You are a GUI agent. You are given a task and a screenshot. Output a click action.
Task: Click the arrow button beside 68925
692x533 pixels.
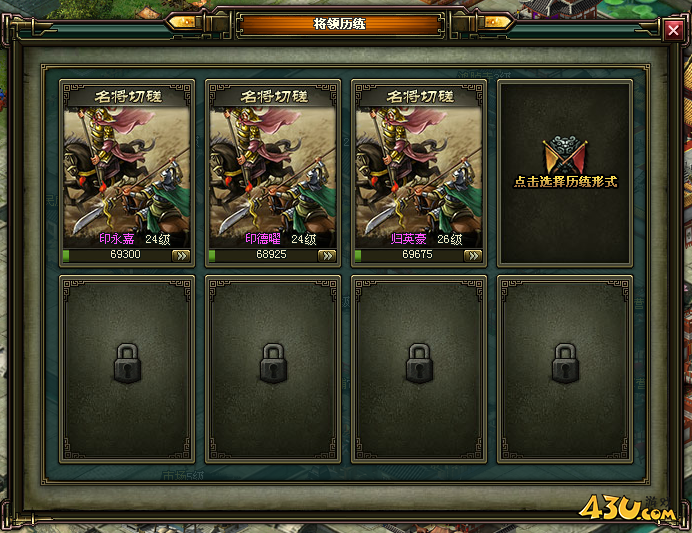click(327, 255)
